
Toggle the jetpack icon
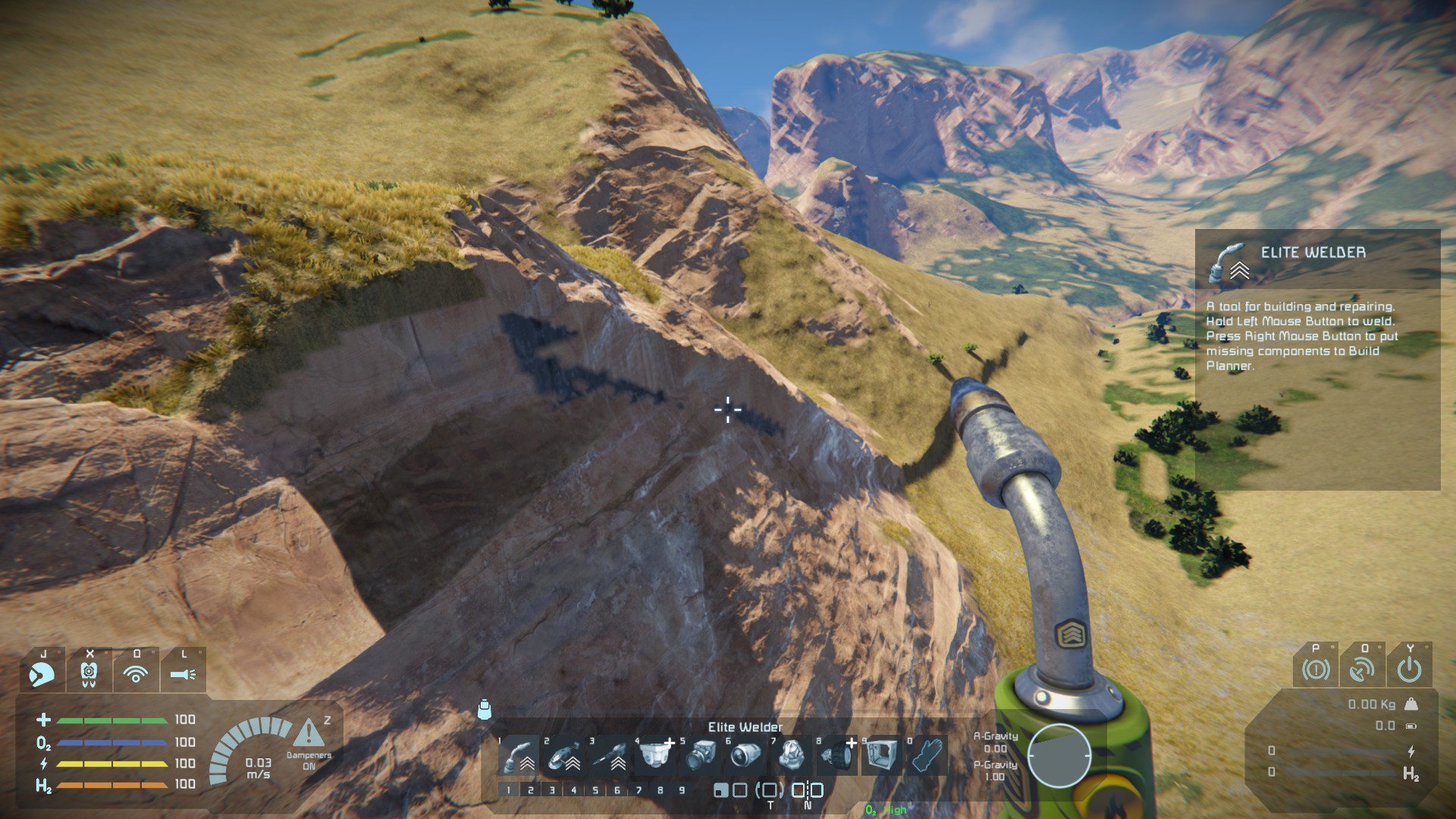coord(89,673)
